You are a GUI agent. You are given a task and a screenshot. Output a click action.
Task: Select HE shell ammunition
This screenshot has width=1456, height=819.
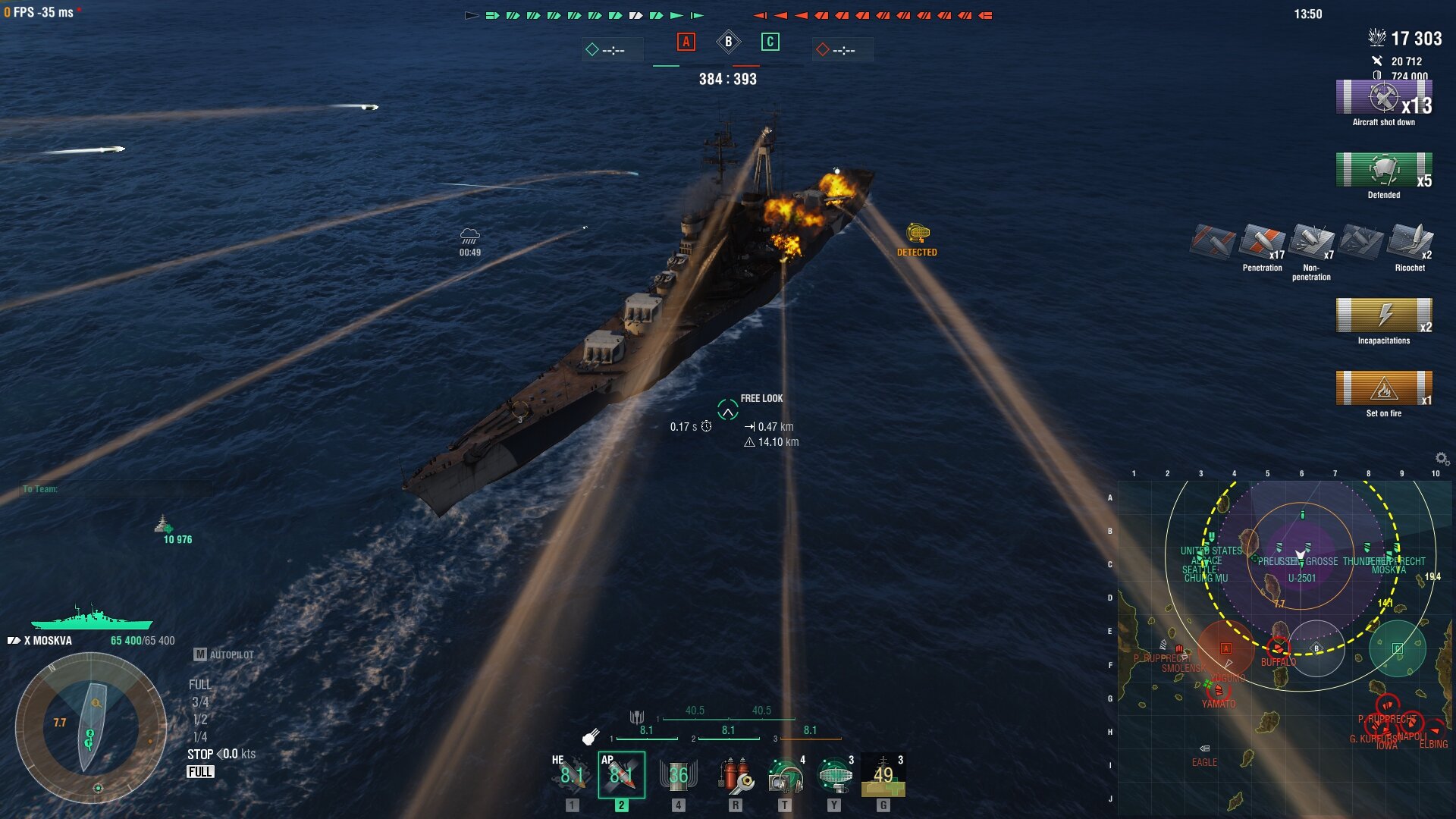(572, 774)
